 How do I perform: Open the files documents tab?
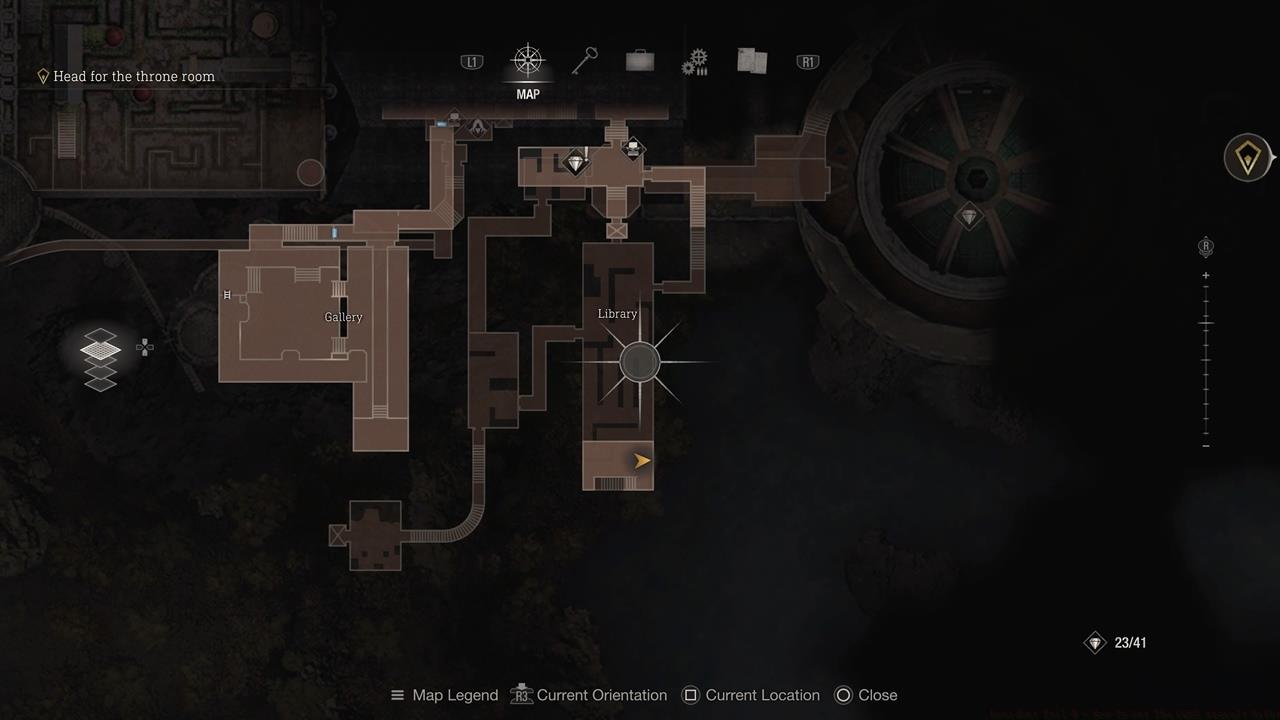751,62
